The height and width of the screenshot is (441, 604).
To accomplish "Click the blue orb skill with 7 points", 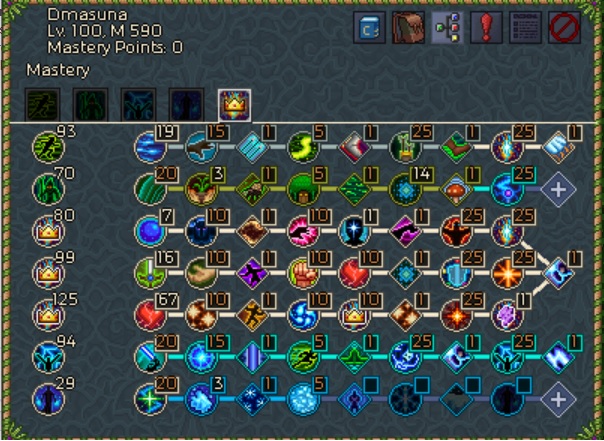I will tap(149, 230).
